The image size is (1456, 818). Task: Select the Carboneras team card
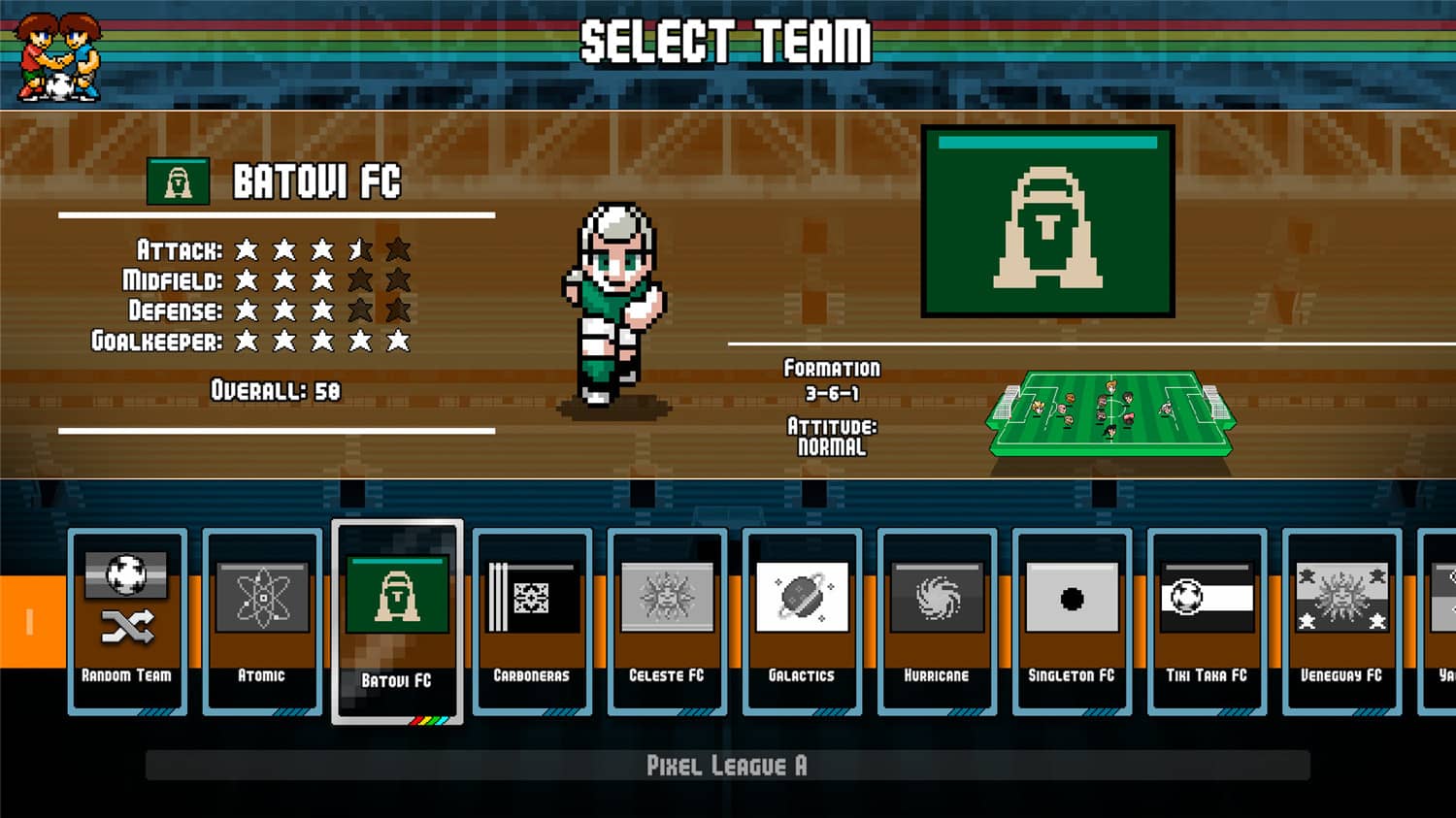click(531, 621)
